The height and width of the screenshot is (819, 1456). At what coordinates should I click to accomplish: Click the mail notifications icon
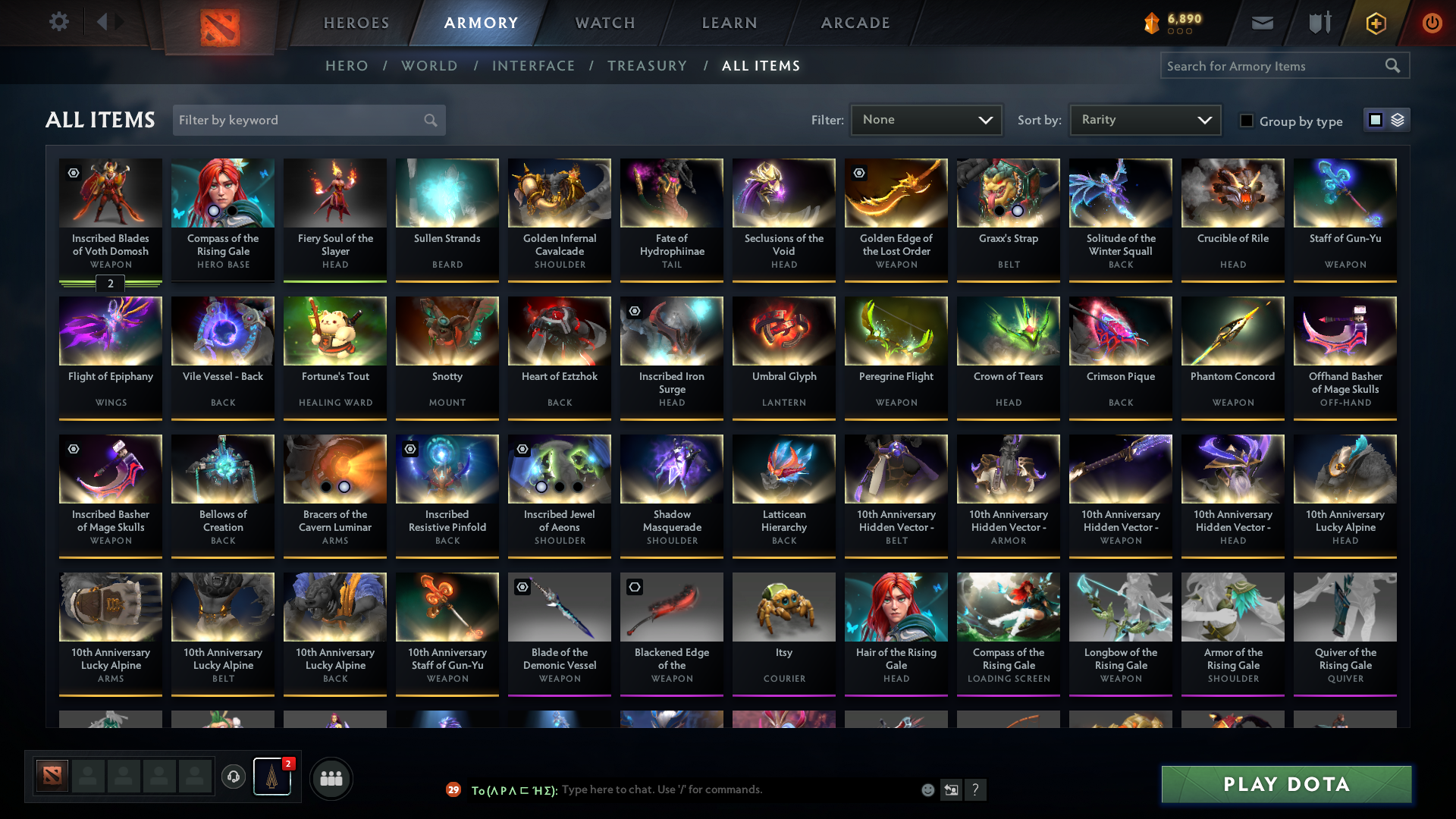(x=1262, y=22)
